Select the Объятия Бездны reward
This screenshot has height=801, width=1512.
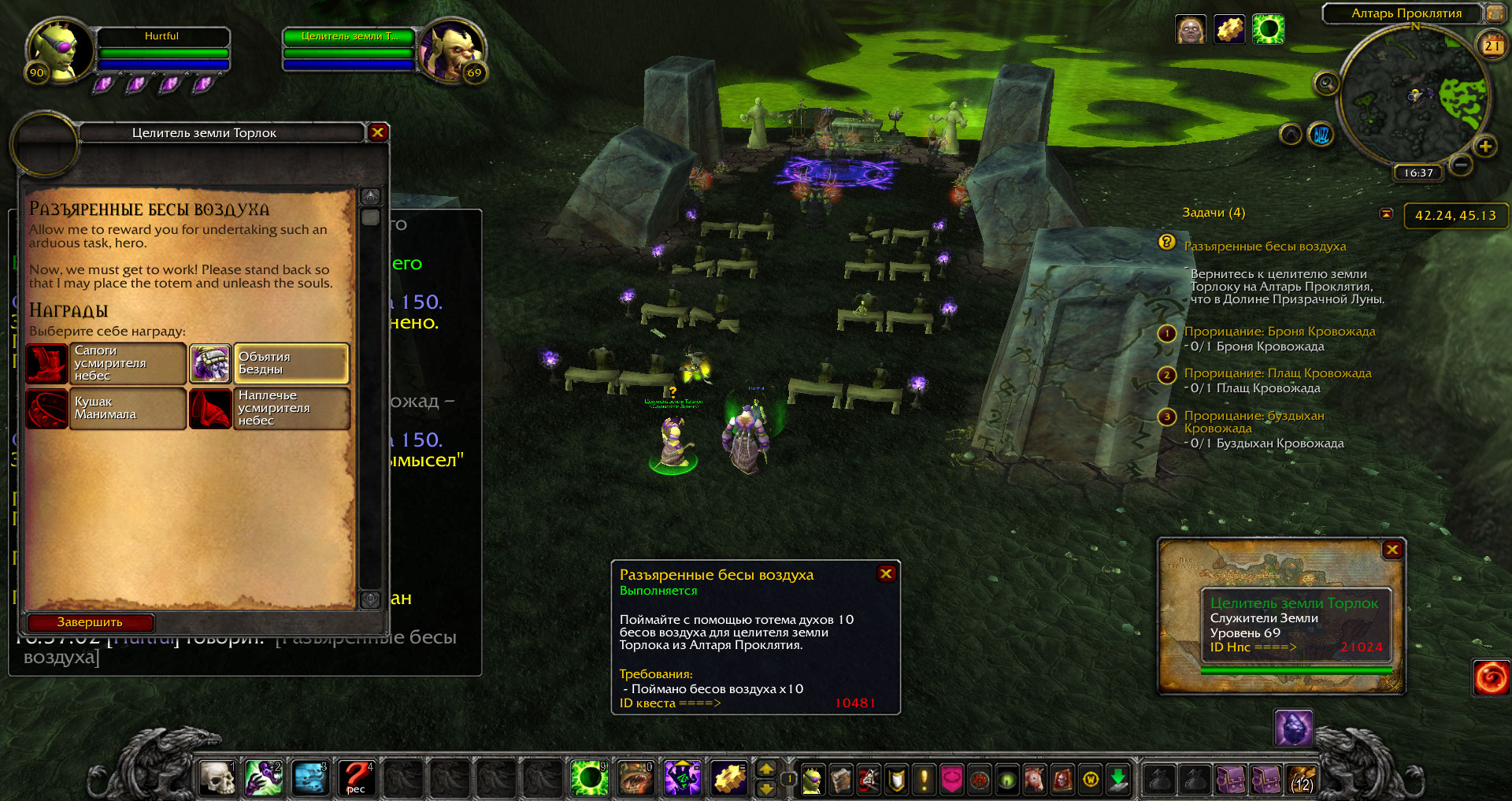pyautogui.click(x=269, y=363)
